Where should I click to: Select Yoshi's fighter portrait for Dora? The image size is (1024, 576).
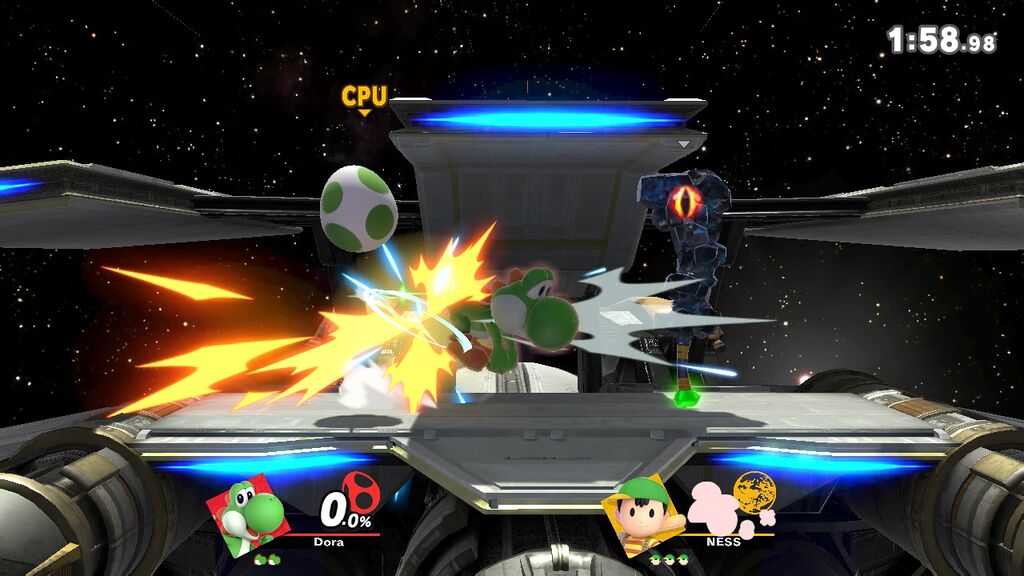click(x=250, y=513)
